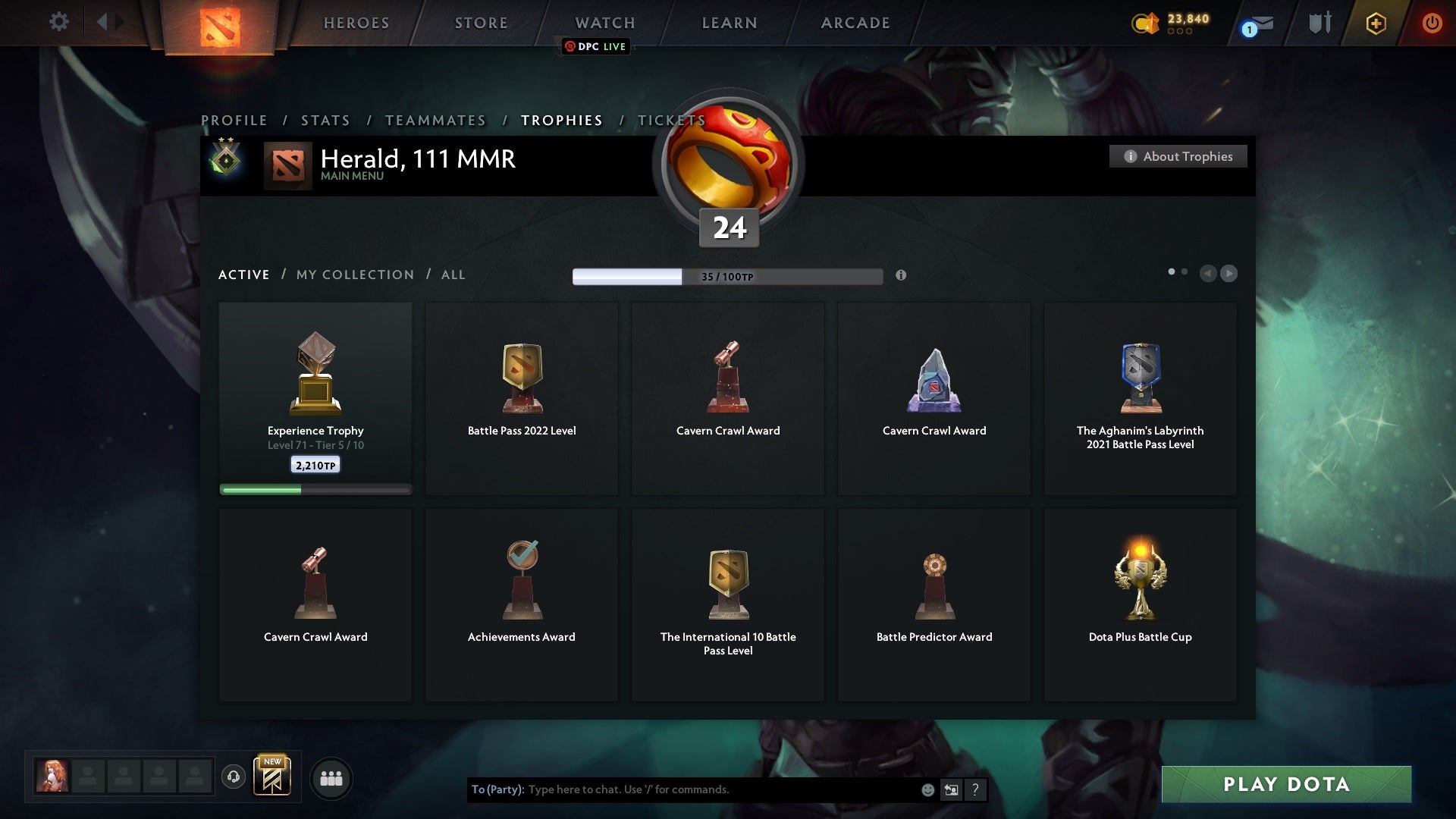Open the Heroes menu

[x=356, y=23]
